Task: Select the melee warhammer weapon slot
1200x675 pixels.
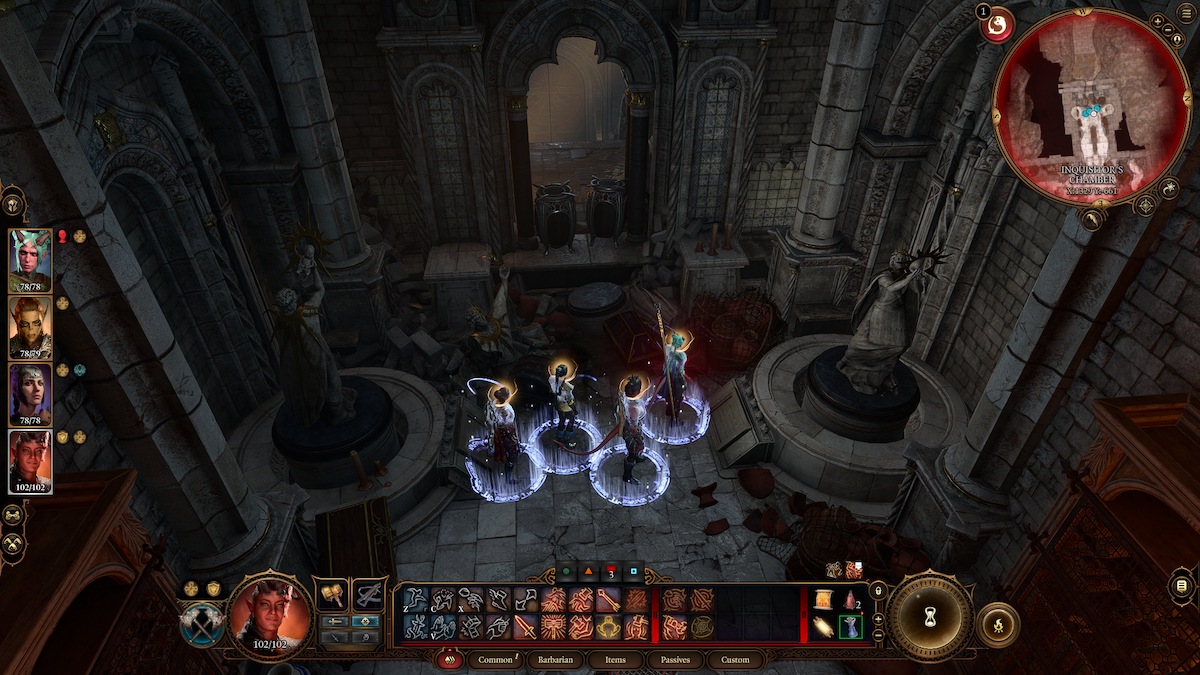Action: click(331, 594)
